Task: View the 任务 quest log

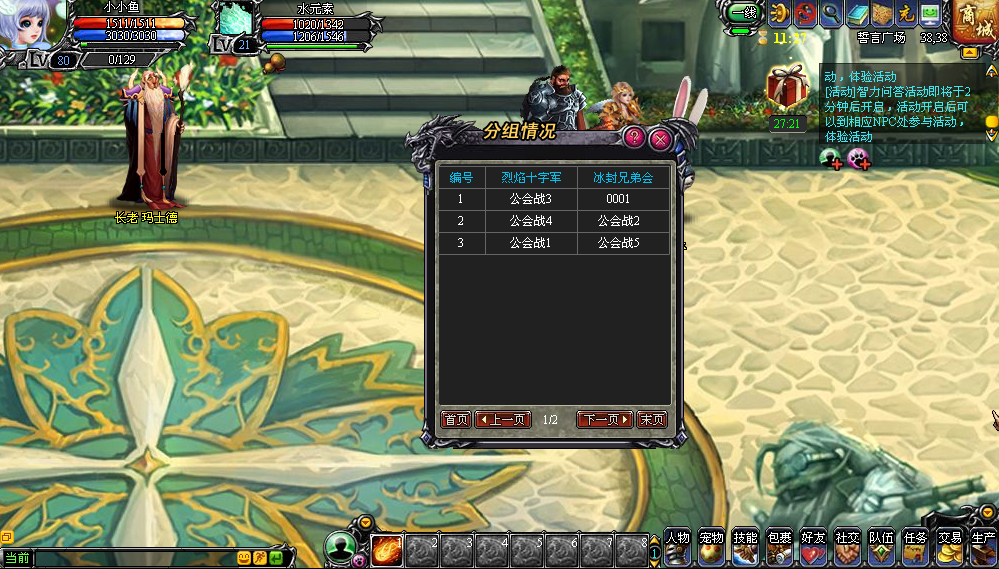Action: [915, 546]
